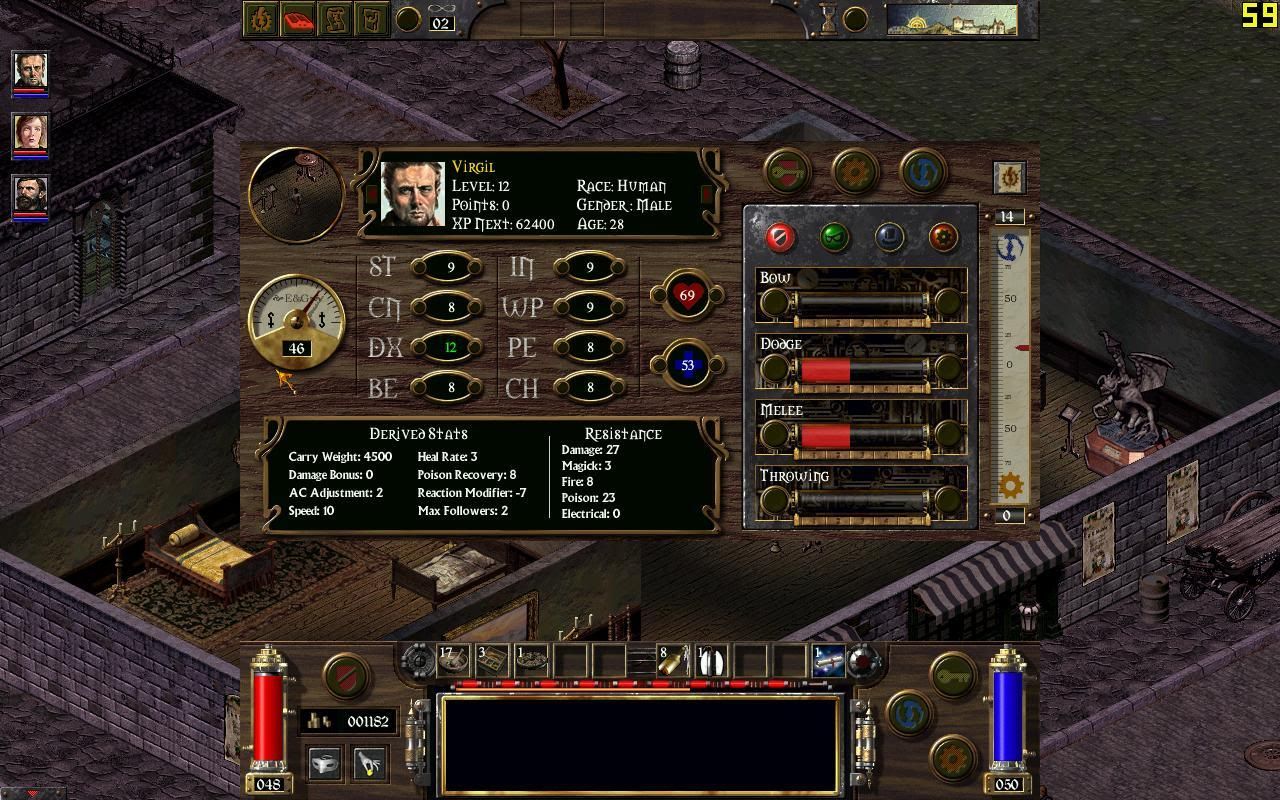Switch to the orange gear technological skills tab

[943, 237]
